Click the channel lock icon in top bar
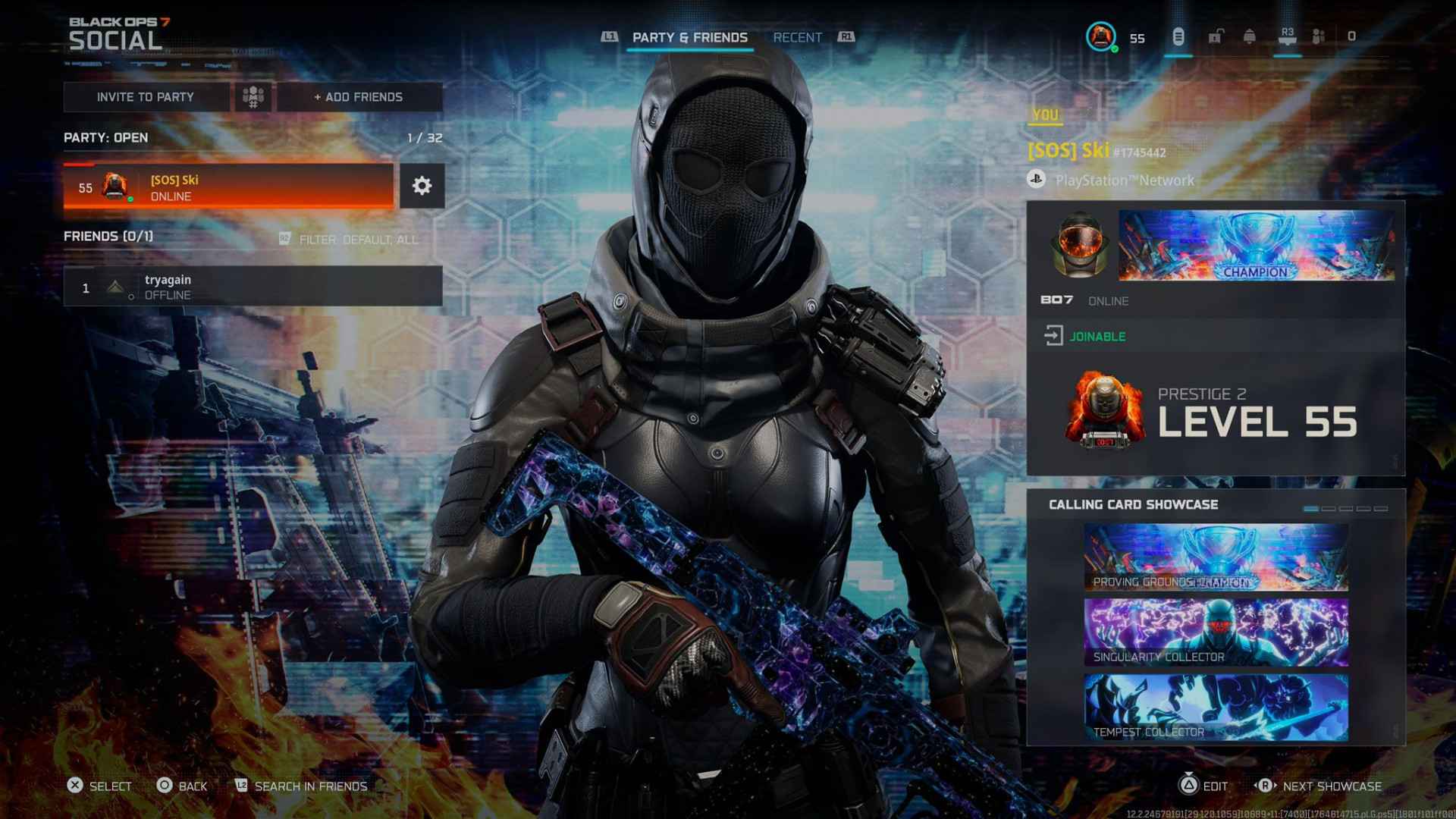 (x=1215, y=34)
